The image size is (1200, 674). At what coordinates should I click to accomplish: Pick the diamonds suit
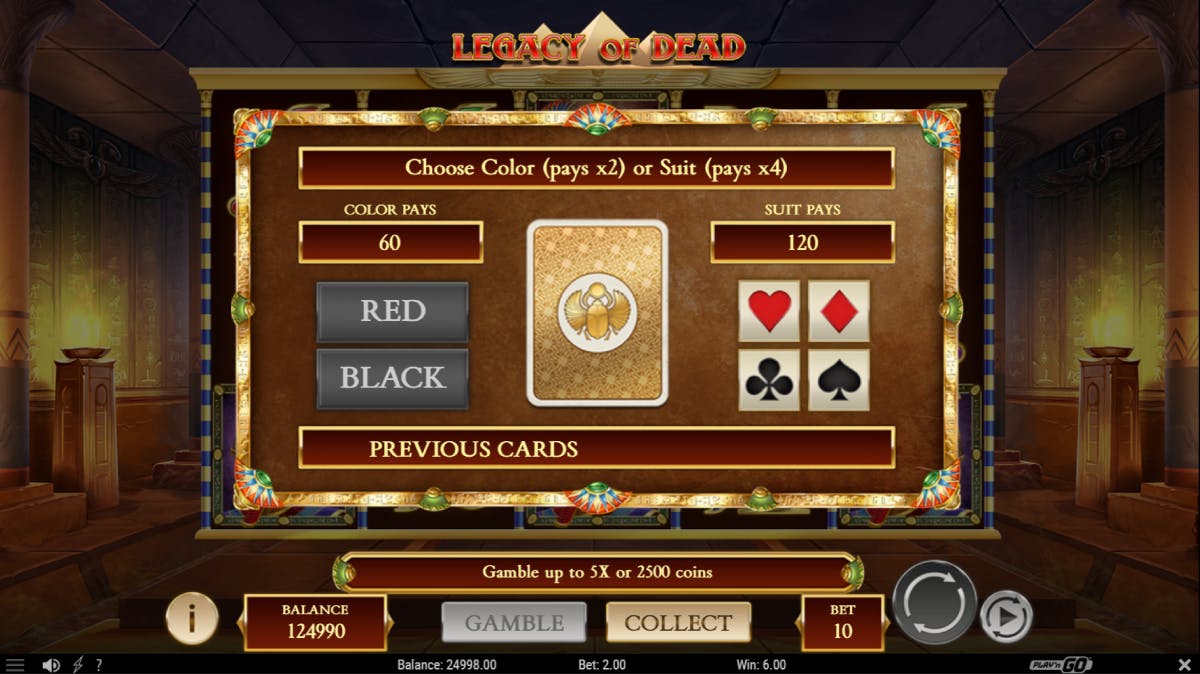838,311
